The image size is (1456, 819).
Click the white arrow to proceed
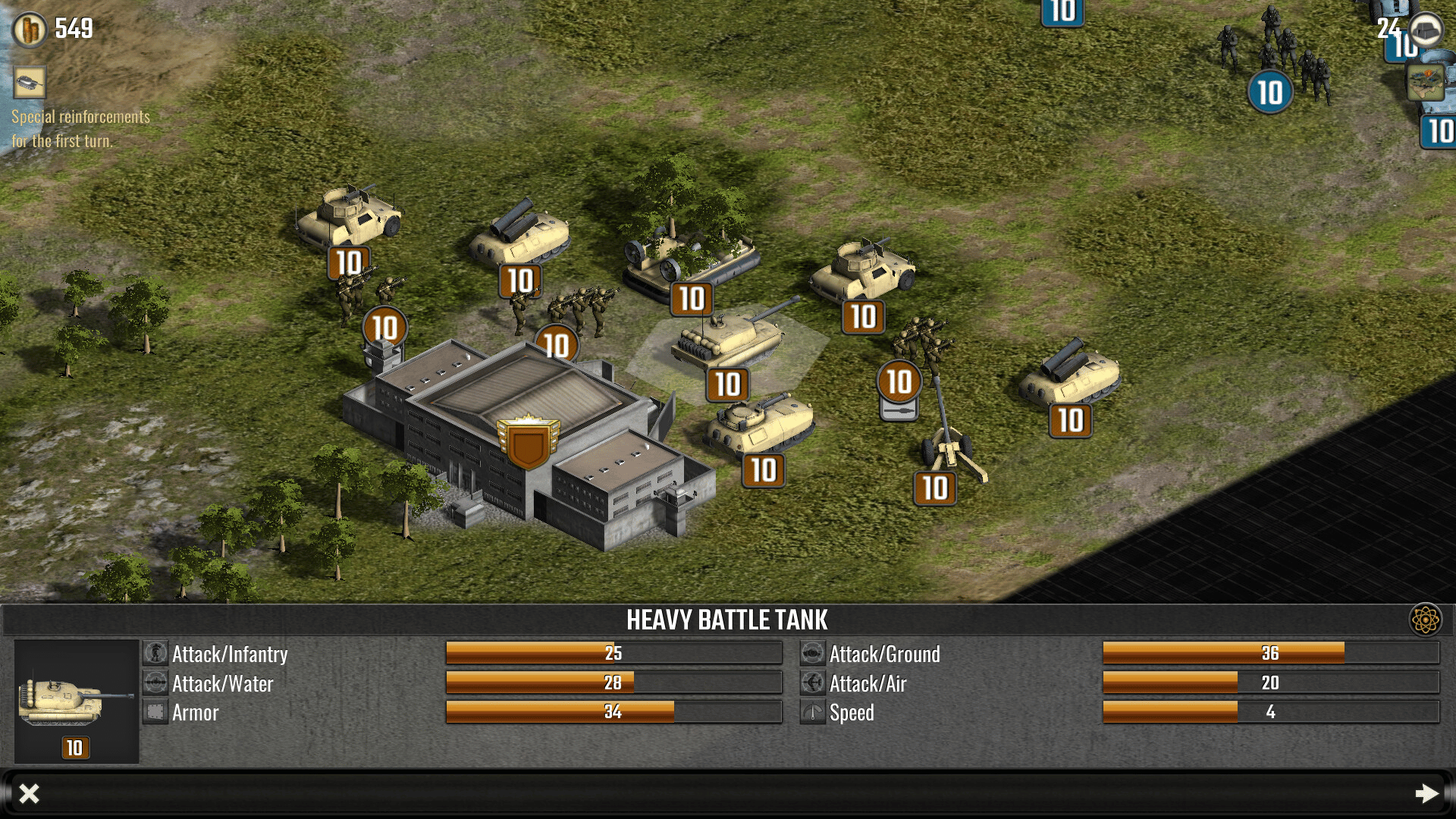click(x=1426, y=793)
